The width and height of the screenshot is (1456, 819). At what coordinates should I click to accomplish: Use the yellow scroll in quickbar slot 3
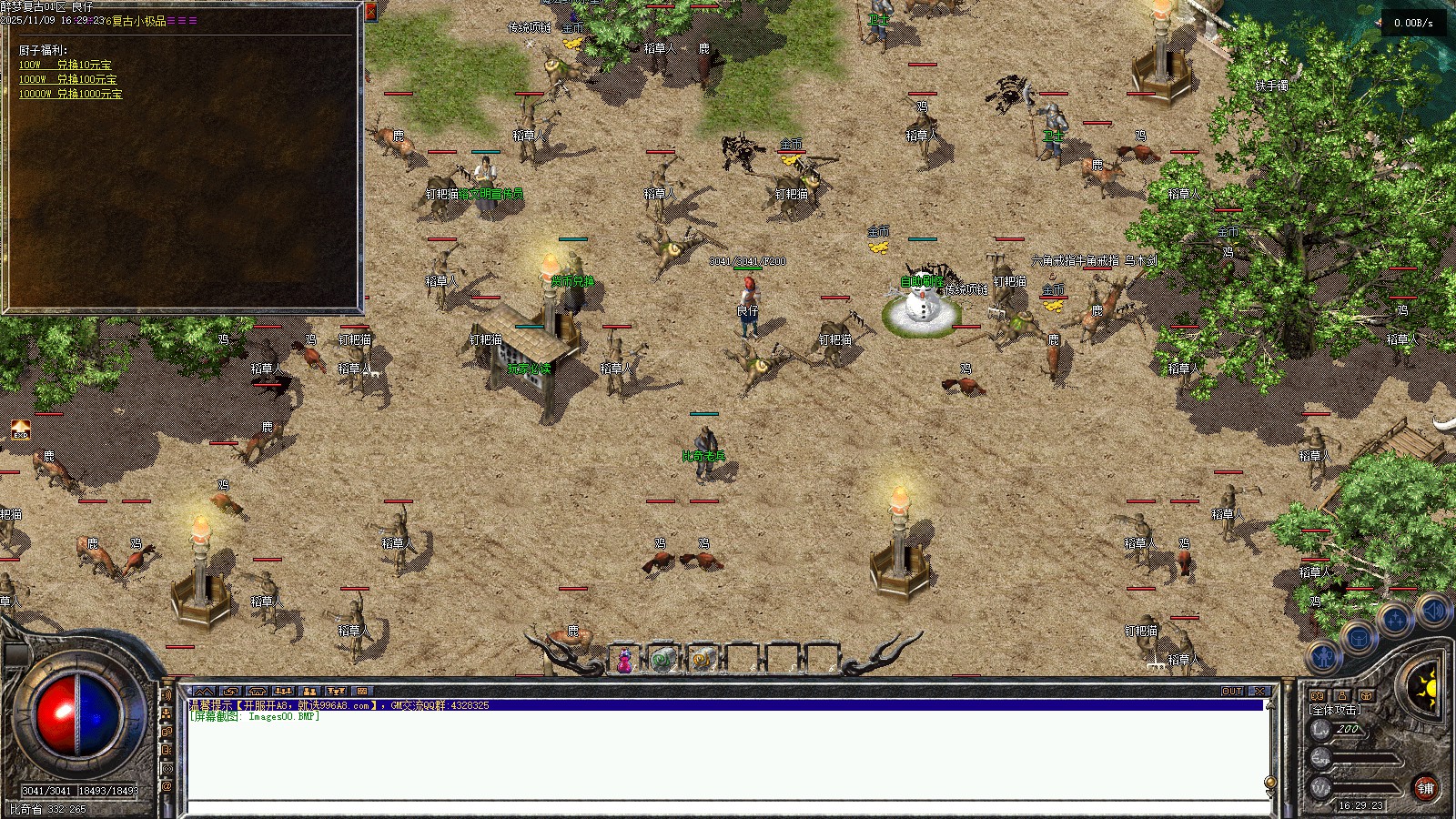(702, 661)
